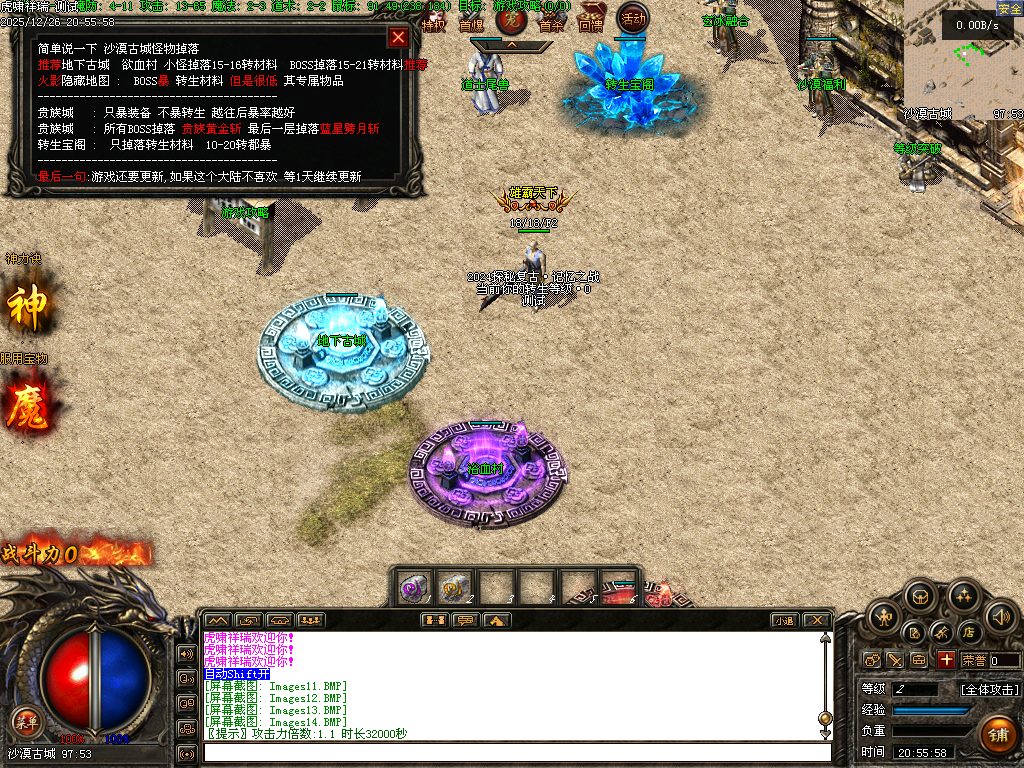Viewport: 1024px width, 768px height.
Task: Open the skills panel with sparkle icon
Action: [963, 597]
